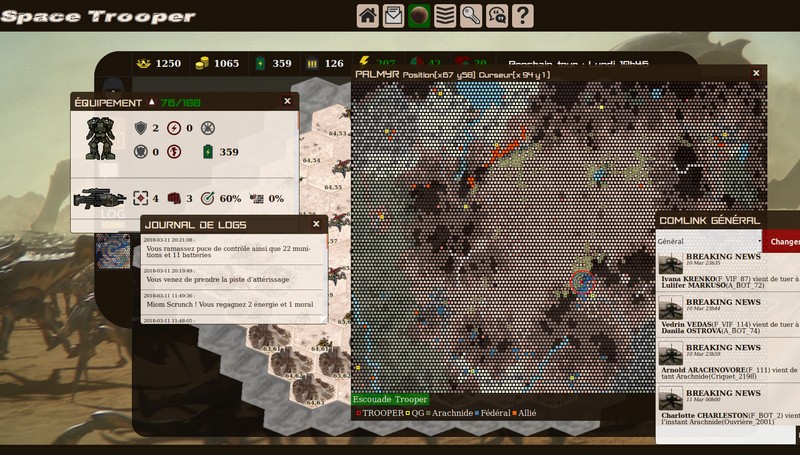Select the planet icon in top toolbar

click(420, 15)
